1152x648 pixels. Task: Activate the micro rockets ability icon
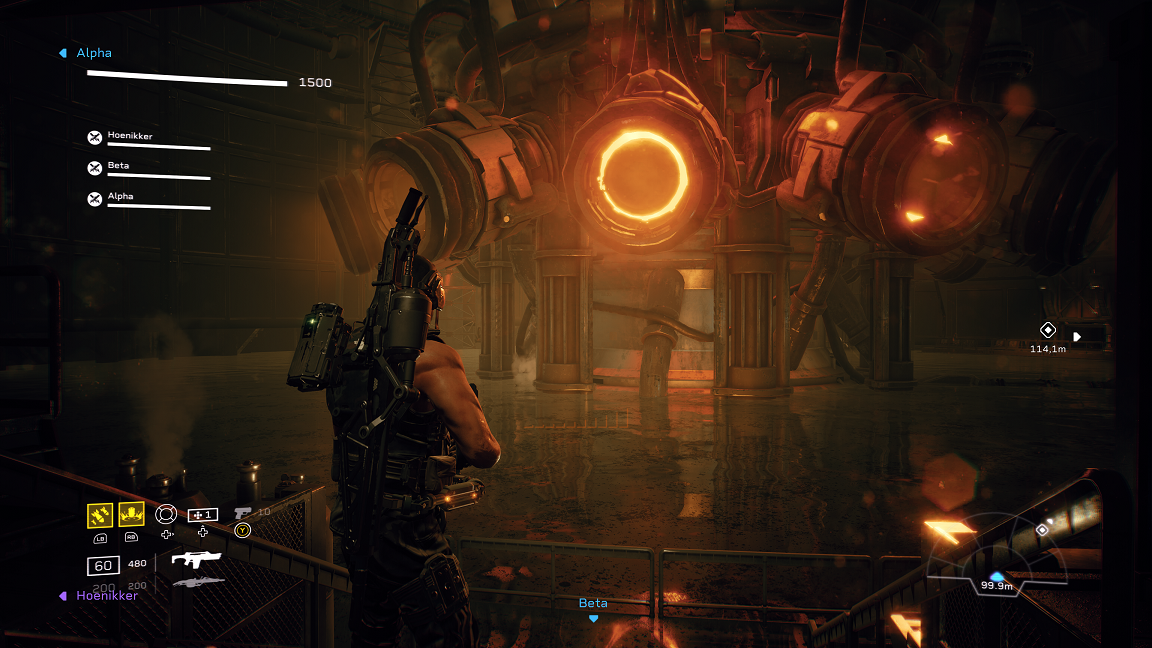coord(99,514)
